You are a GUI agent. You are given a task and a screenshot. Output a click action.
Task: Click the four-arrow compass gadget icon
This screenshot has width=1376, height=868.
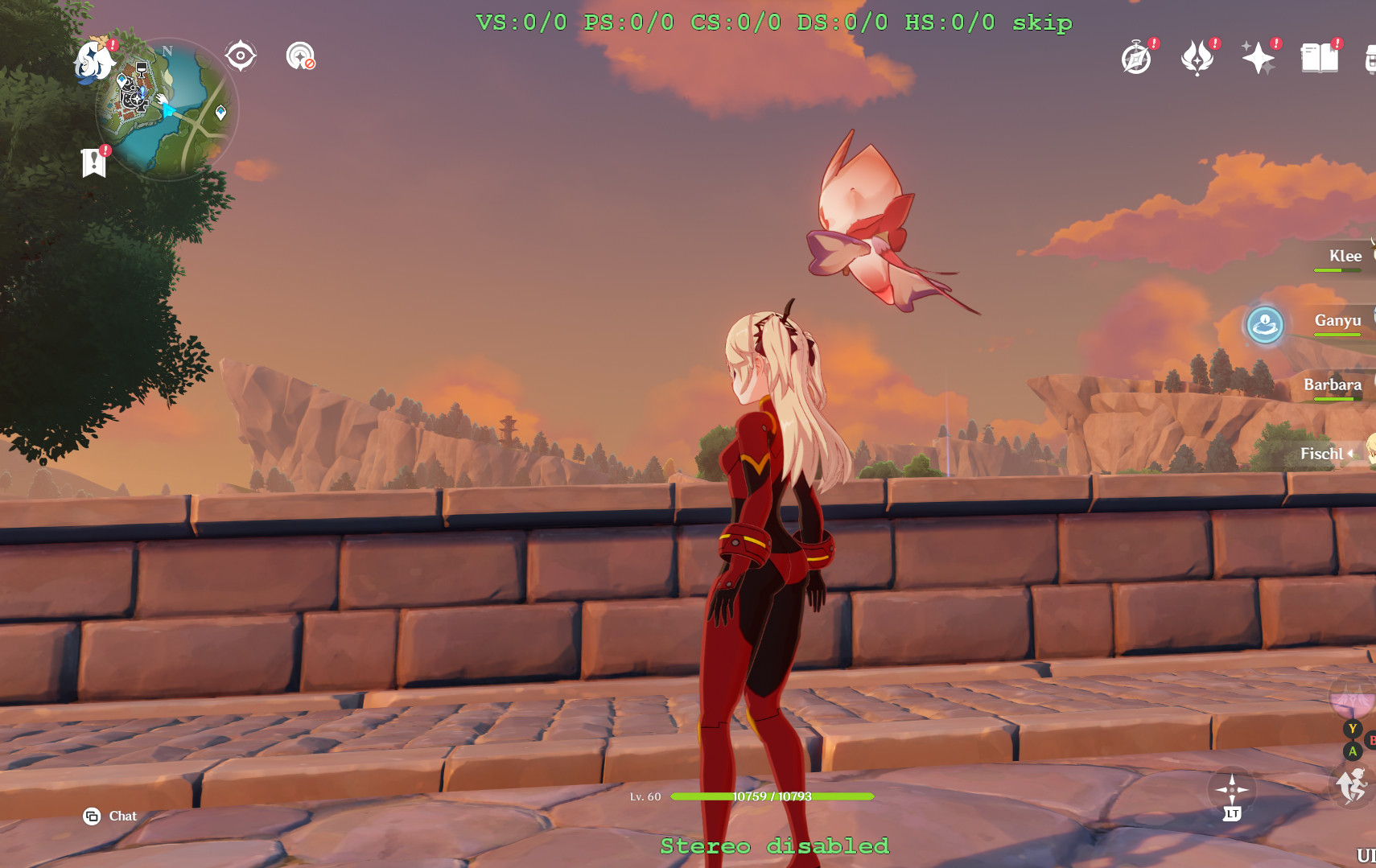coord(1232,789)
